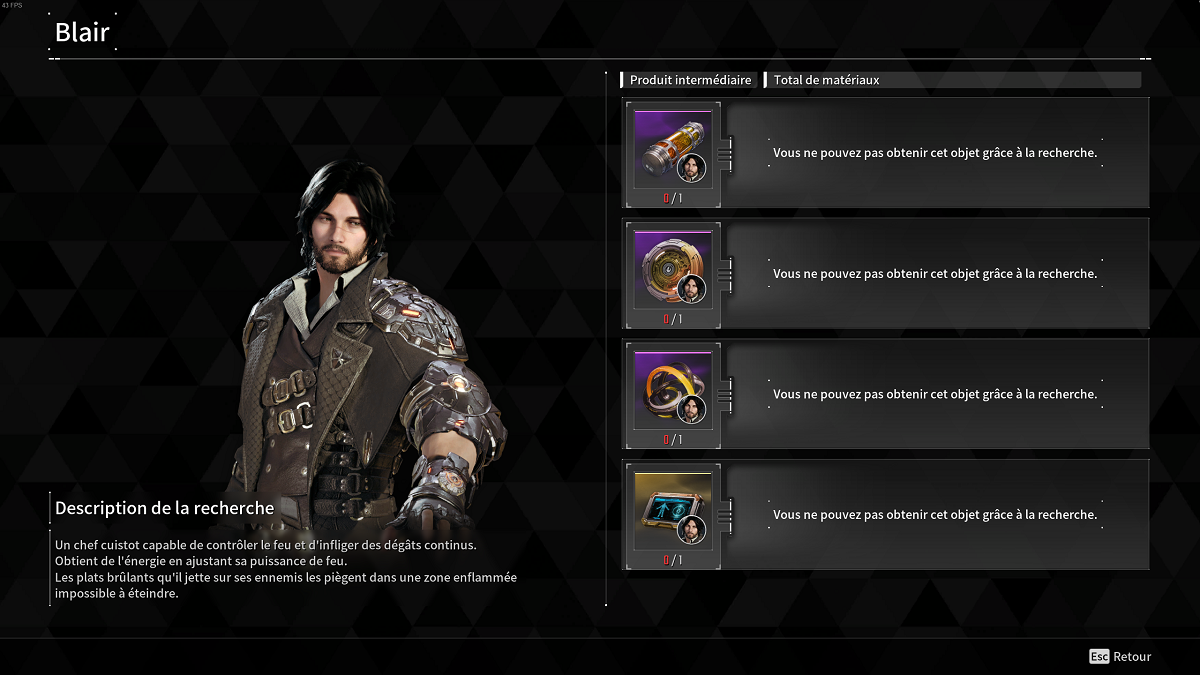
Task: Select the orange ring stabilizer component
Action: pyautogui.click(x=673, y=390)
